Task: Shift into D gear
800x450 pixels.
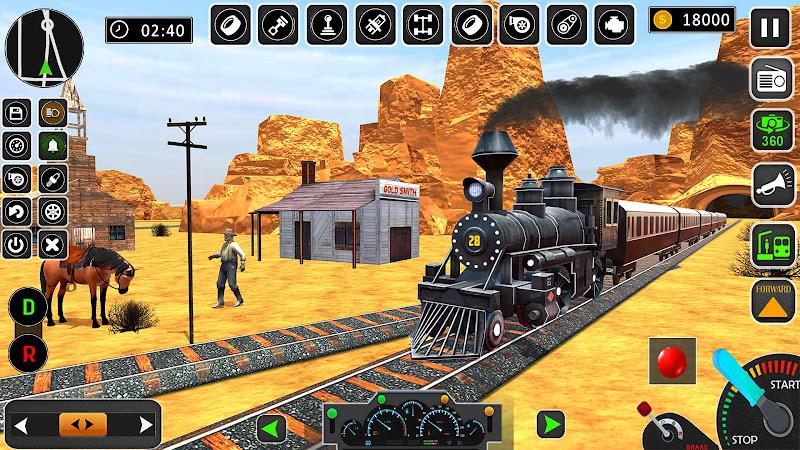Action: [28, 305]
